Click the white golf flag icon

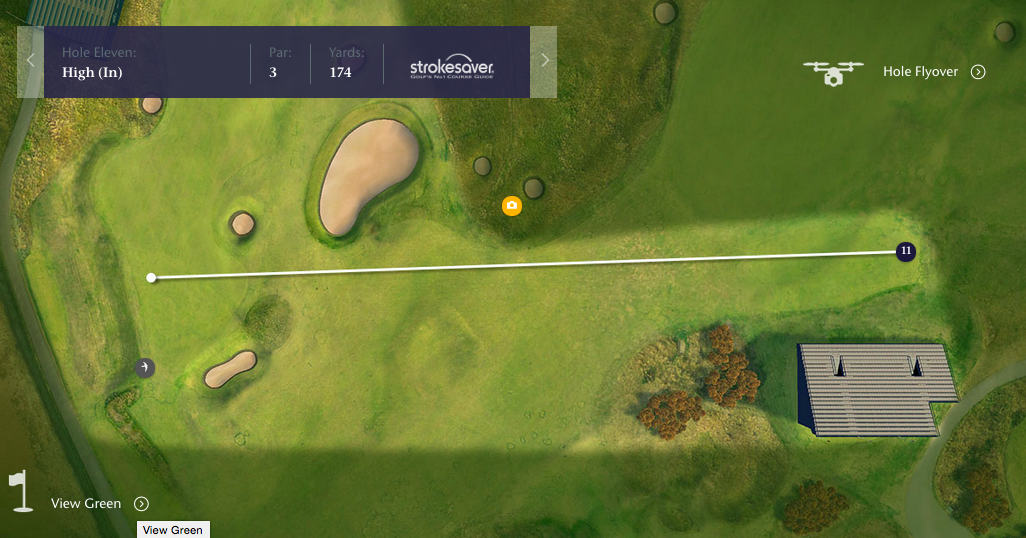point(20,490)
